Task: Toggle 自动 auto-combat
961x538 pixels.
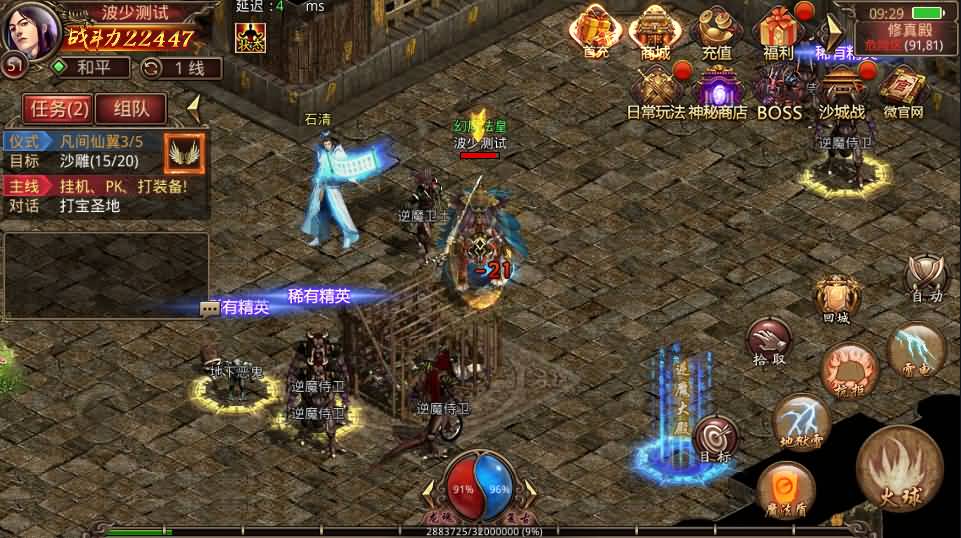Action: [x=925, y=278]
